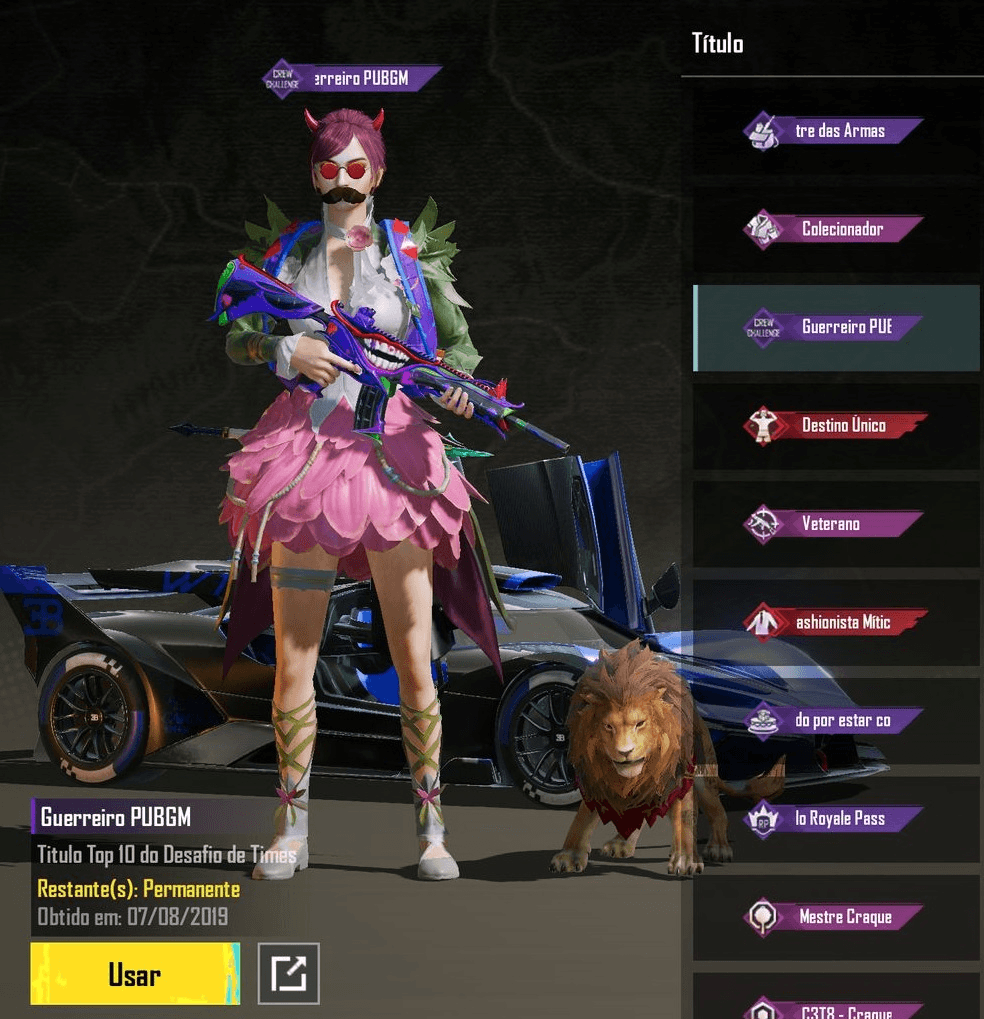Pick the Veterano title
This screenshot has height=1019, width=984.
click(x=834, y=523)
